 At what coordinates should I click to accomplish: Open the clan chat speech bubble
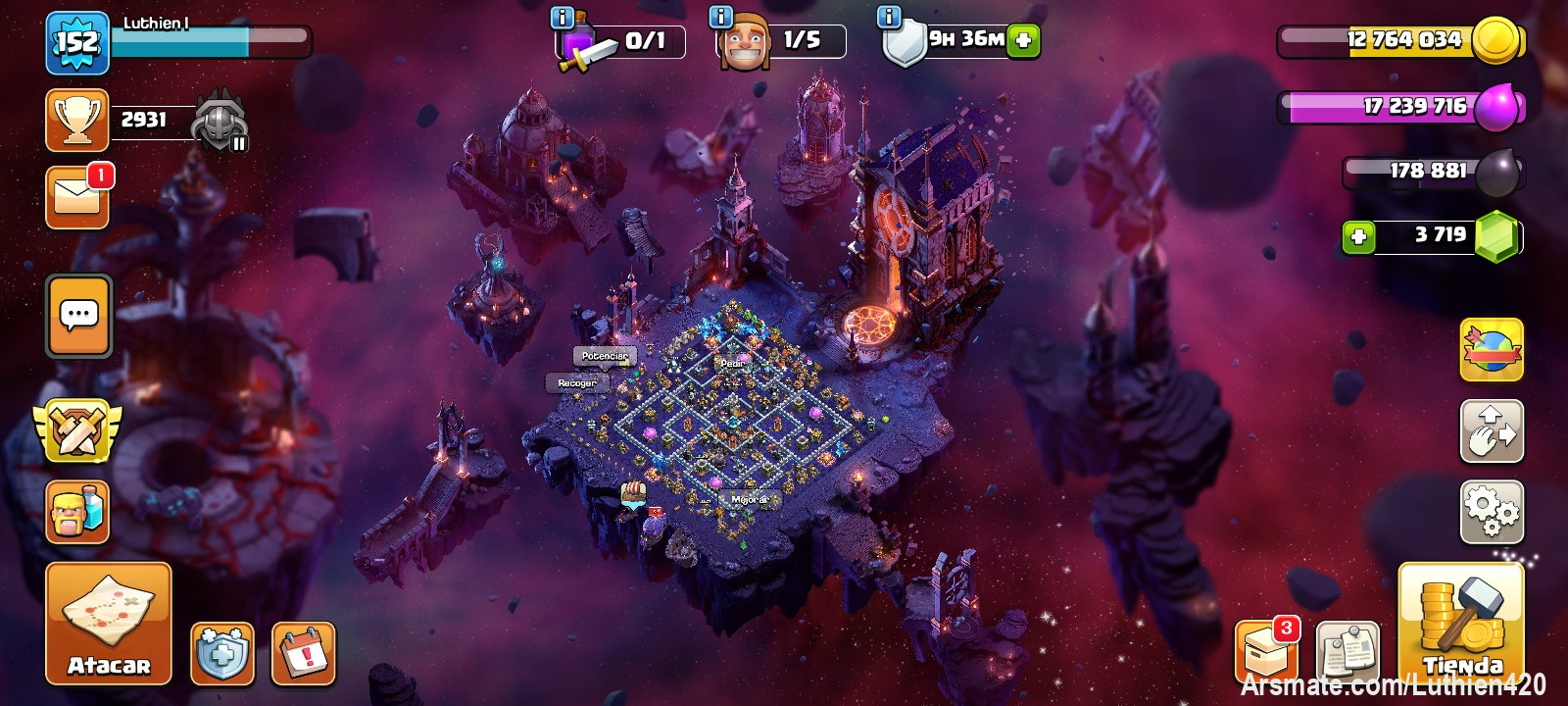coord(78,316)
